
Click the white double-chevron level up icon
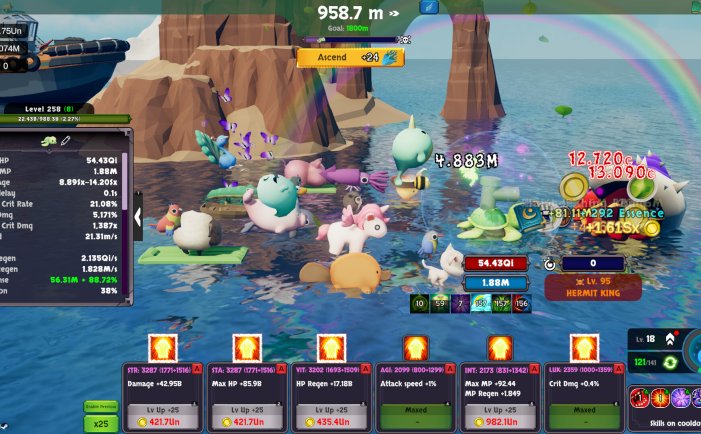(x=670, y=339)
